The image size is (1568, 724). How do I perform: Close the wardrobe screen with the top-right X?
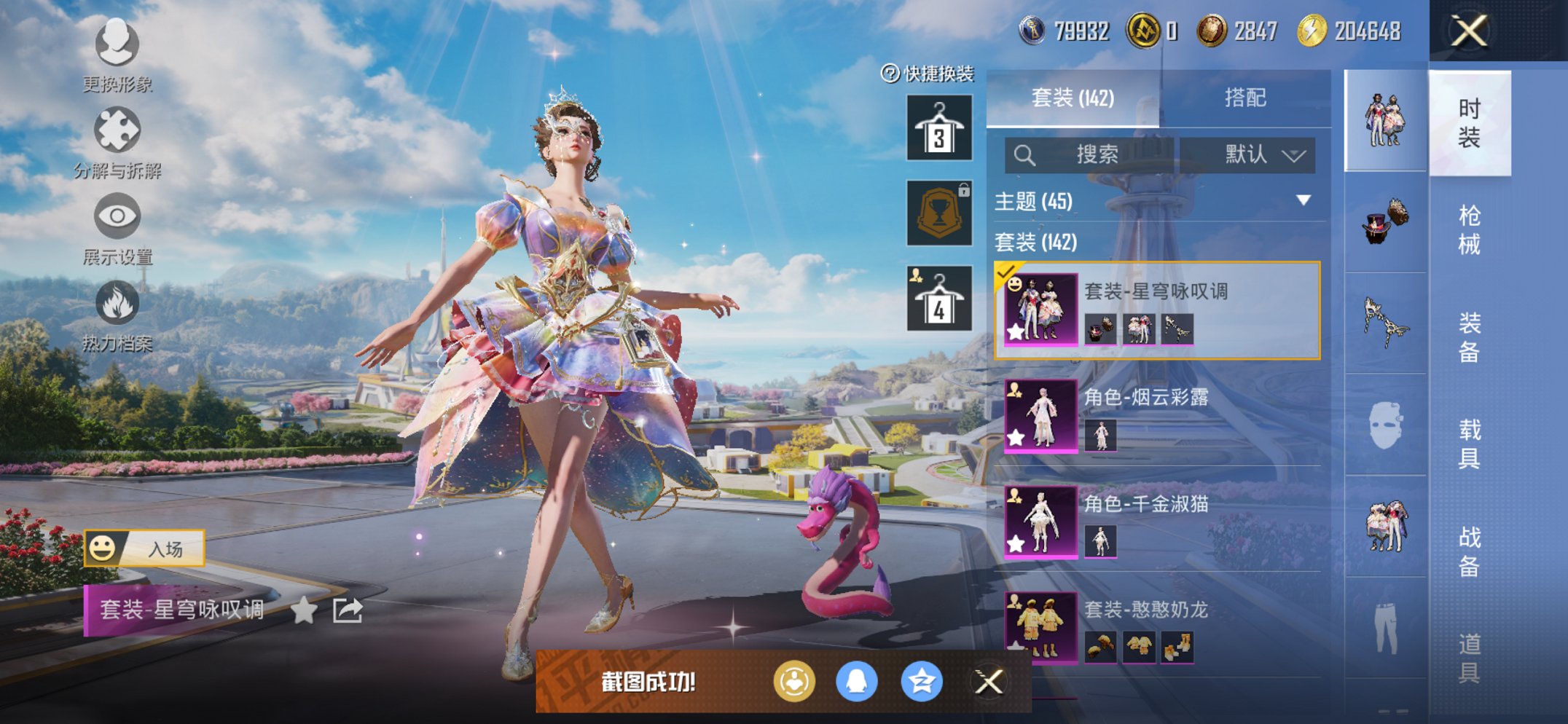(x=1468, y=31)
